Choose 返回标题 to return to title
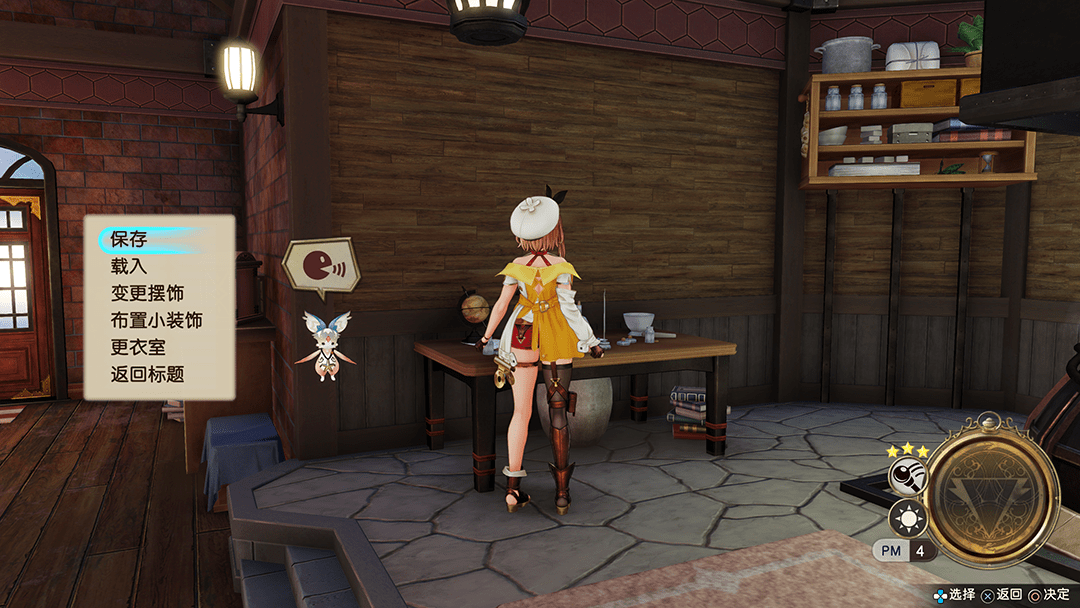 (x=147, y=375)
